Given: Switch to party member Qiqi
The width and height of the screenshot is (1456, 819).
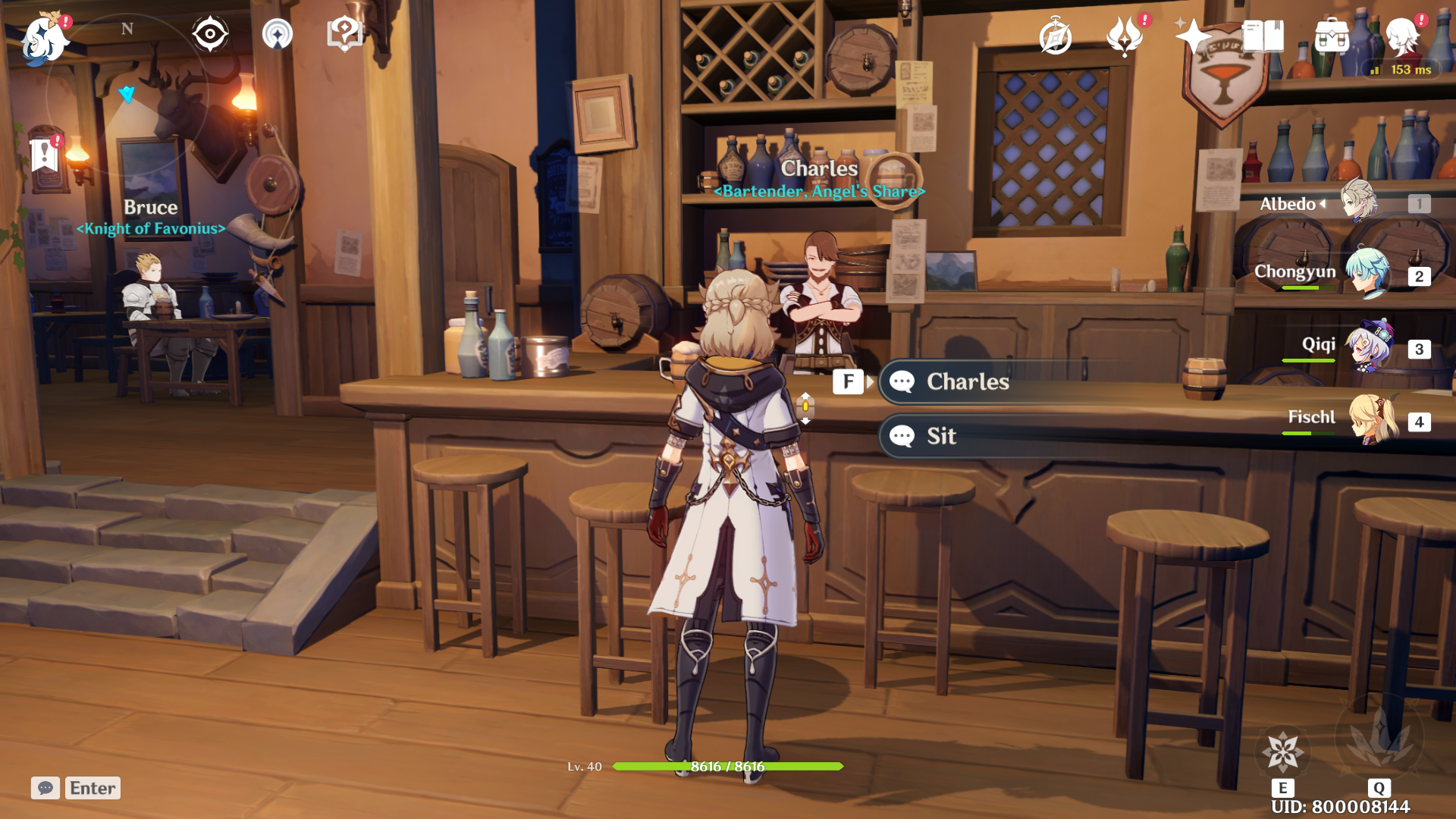Looking at the screenshot, I should (x=1369, y=347).
